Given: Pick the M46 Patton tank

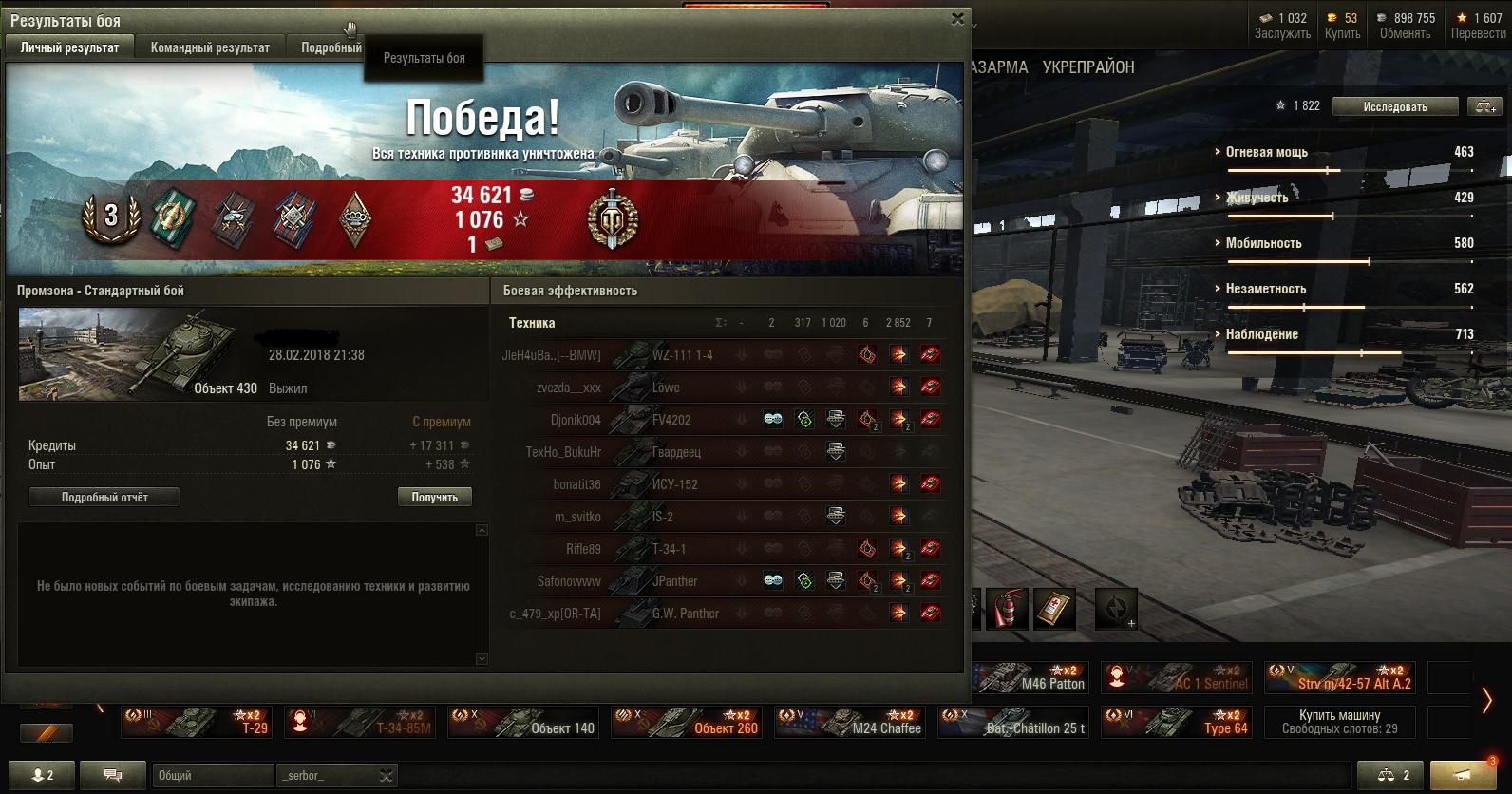Looking at the screenshot, I should coord(1030,677).
